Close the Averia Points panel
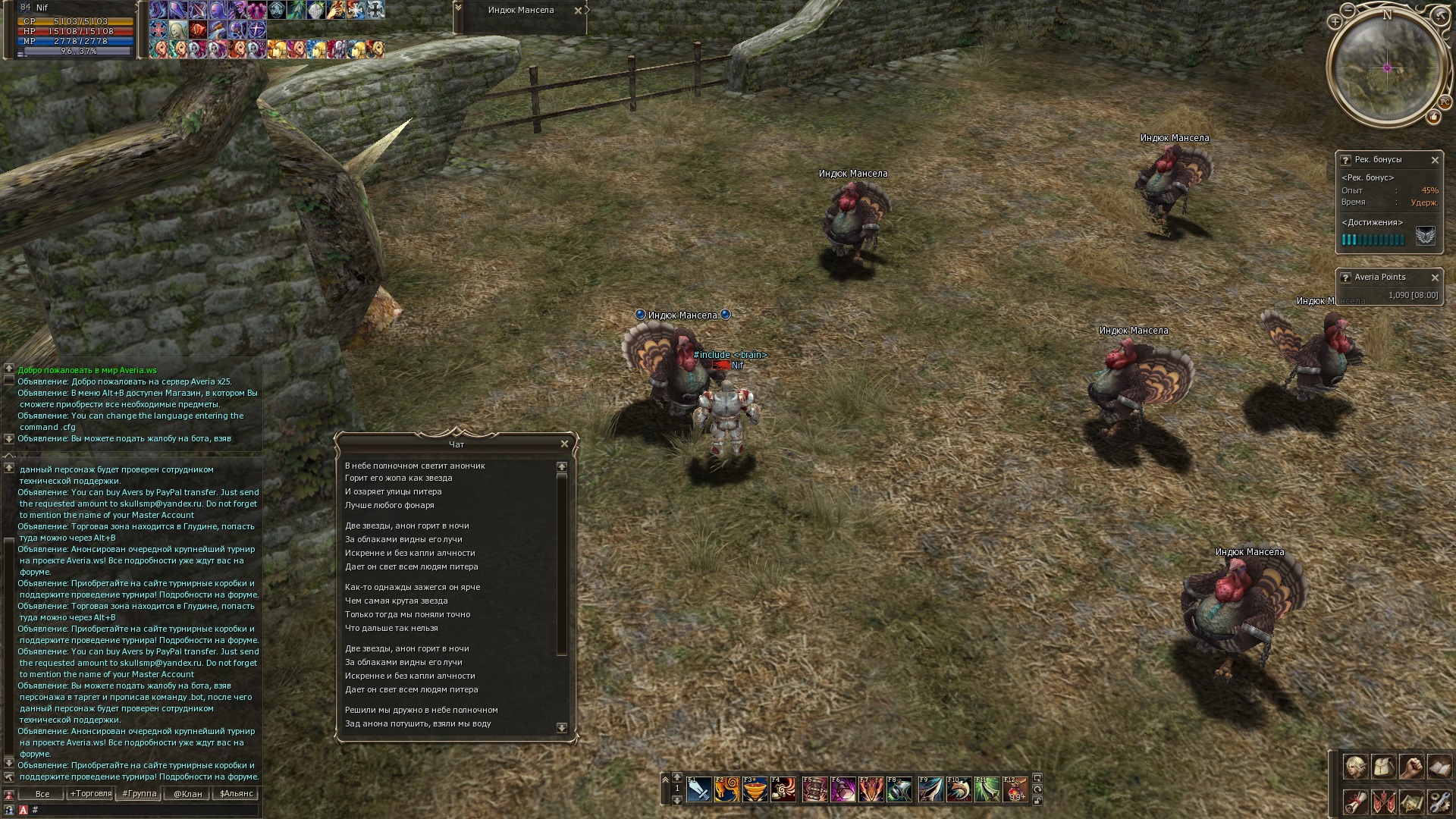 (1435, 278)
